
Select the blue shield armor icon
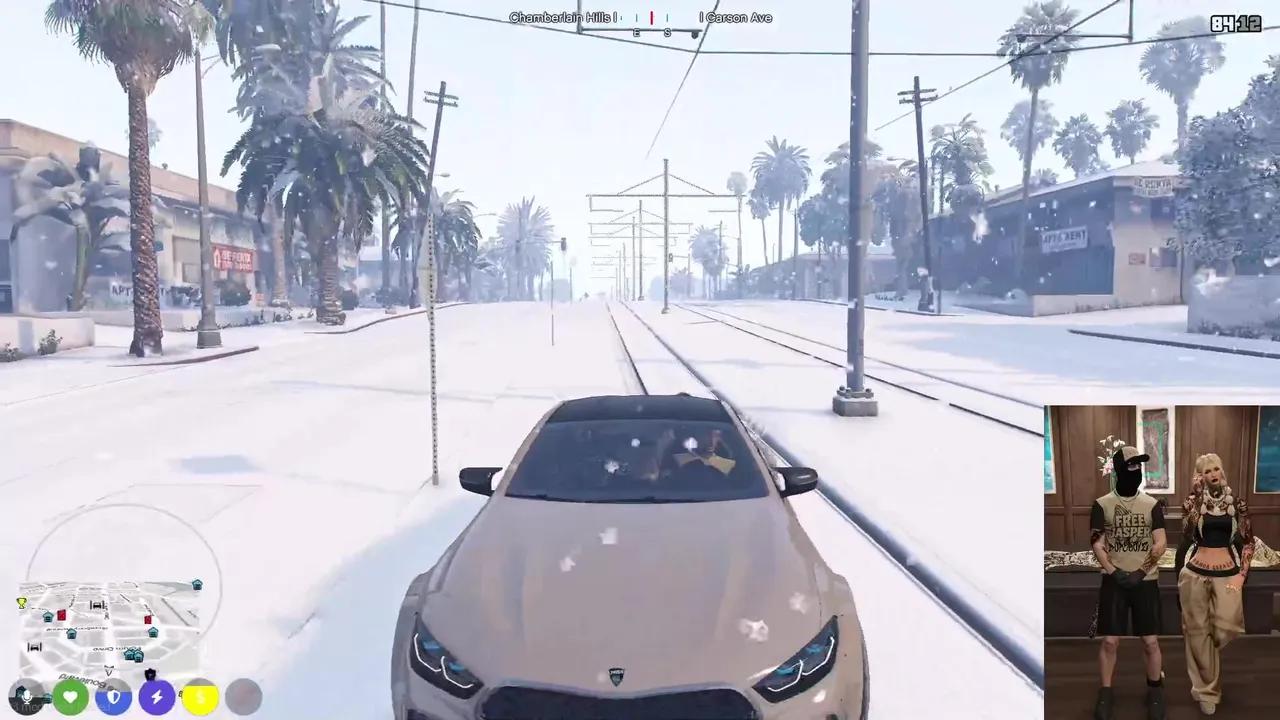pos(113,696)
